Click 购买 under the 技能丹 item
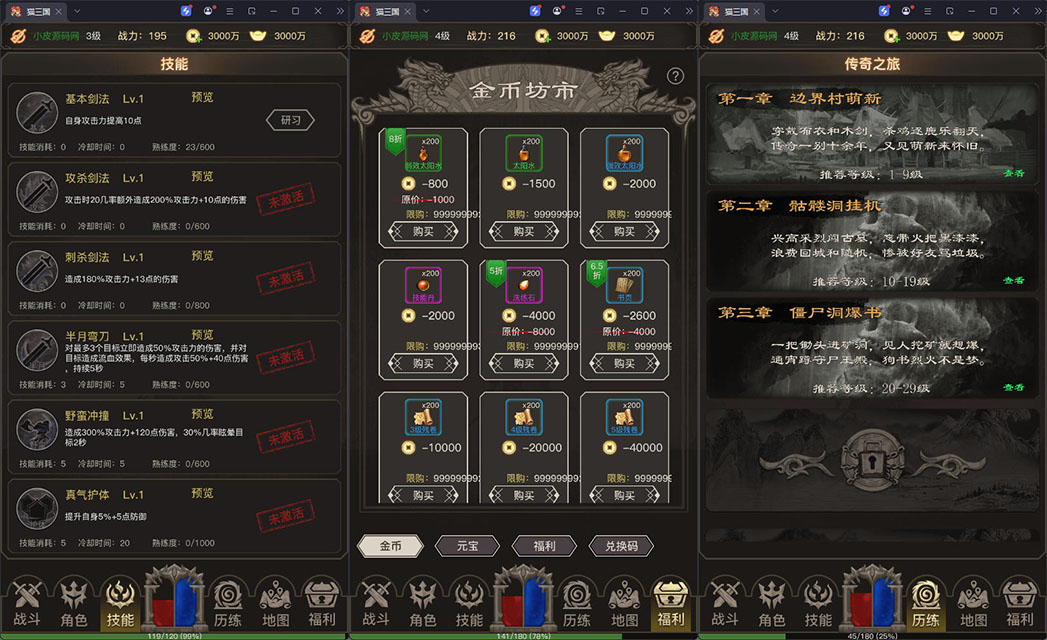Viewport: 1047px width, 640px height. coord(423,363)
